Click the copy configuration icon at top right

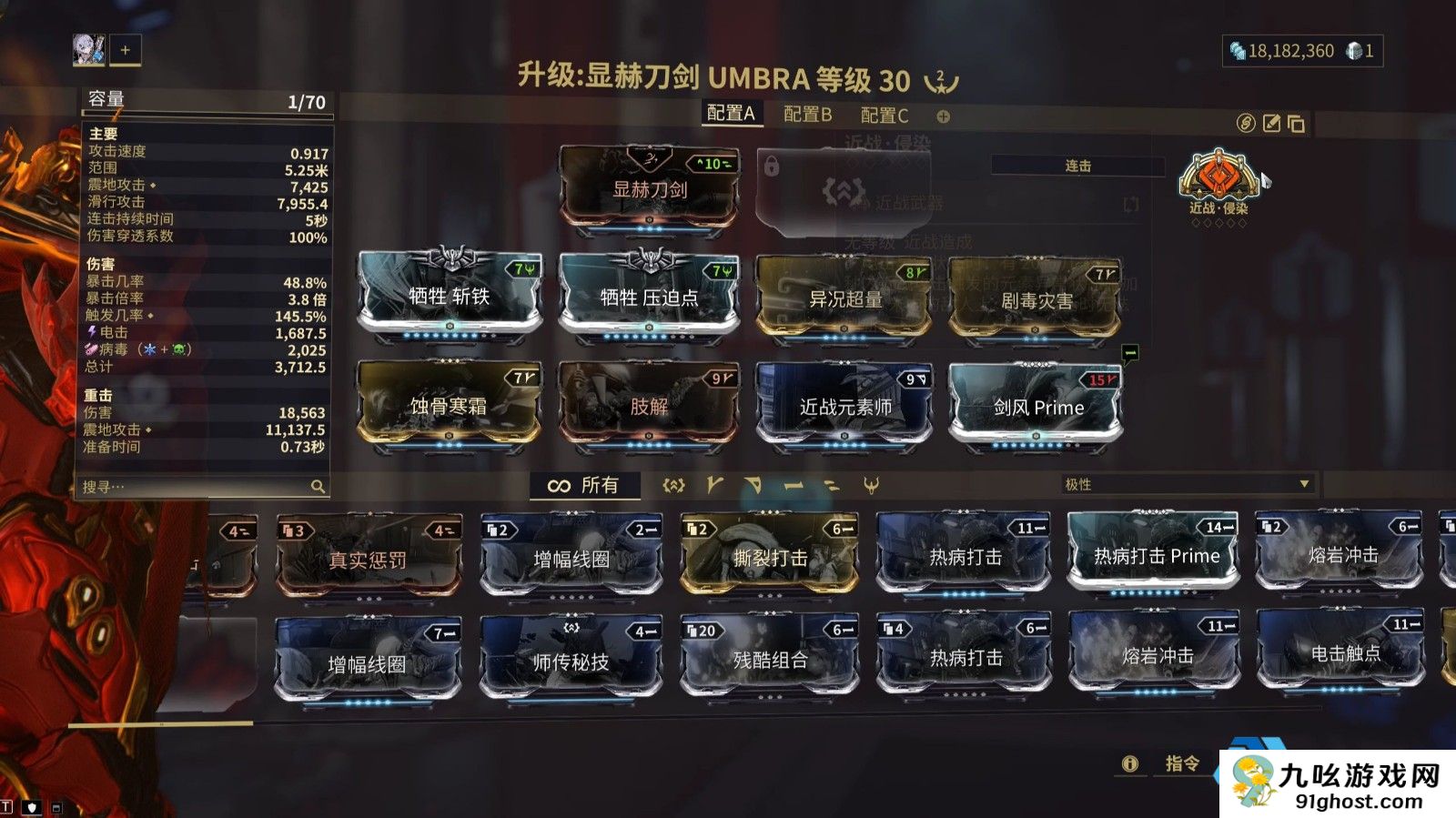tap(1293, 123)
